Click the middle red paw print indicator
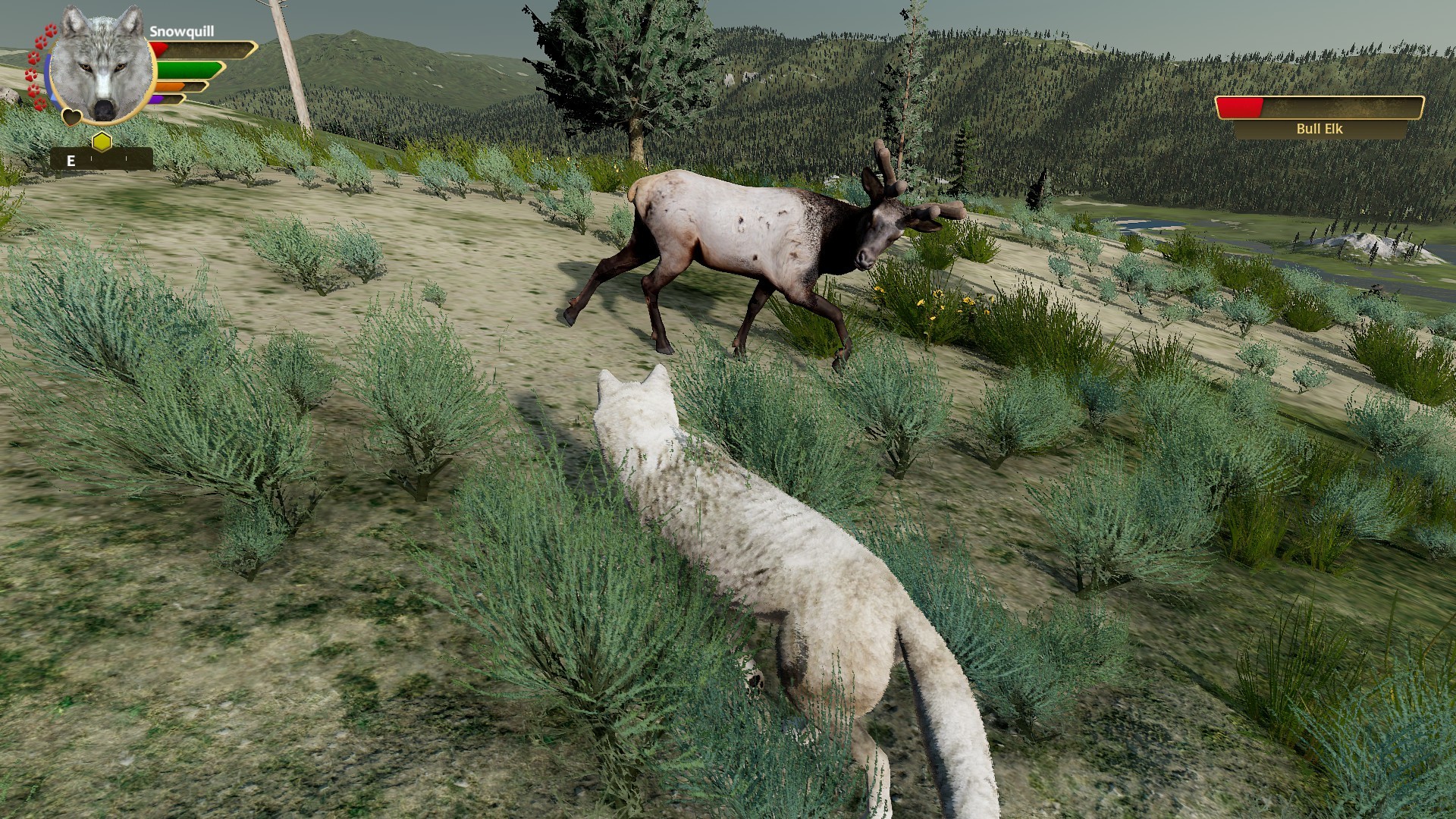1456x819 pixels. tap(33, 58)
